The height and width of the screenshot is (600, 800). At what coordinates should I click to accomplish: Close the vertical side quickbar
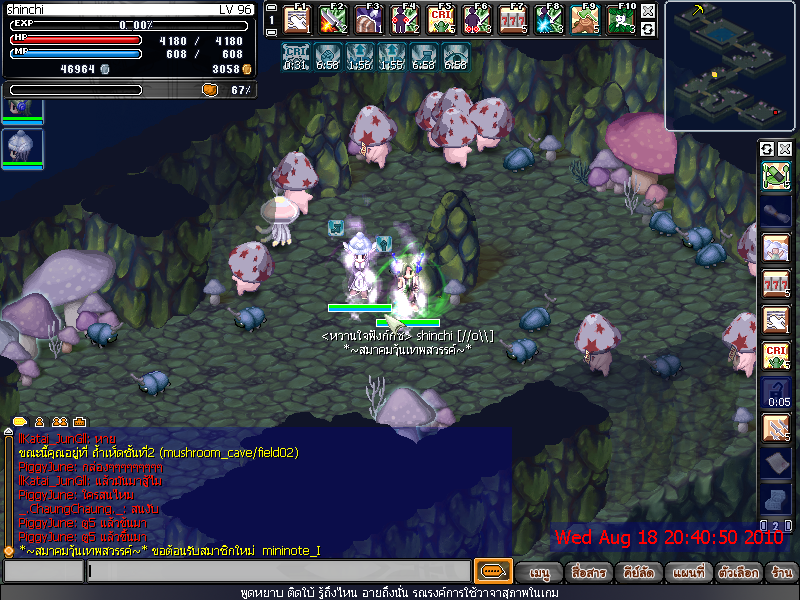coord(784,149)
